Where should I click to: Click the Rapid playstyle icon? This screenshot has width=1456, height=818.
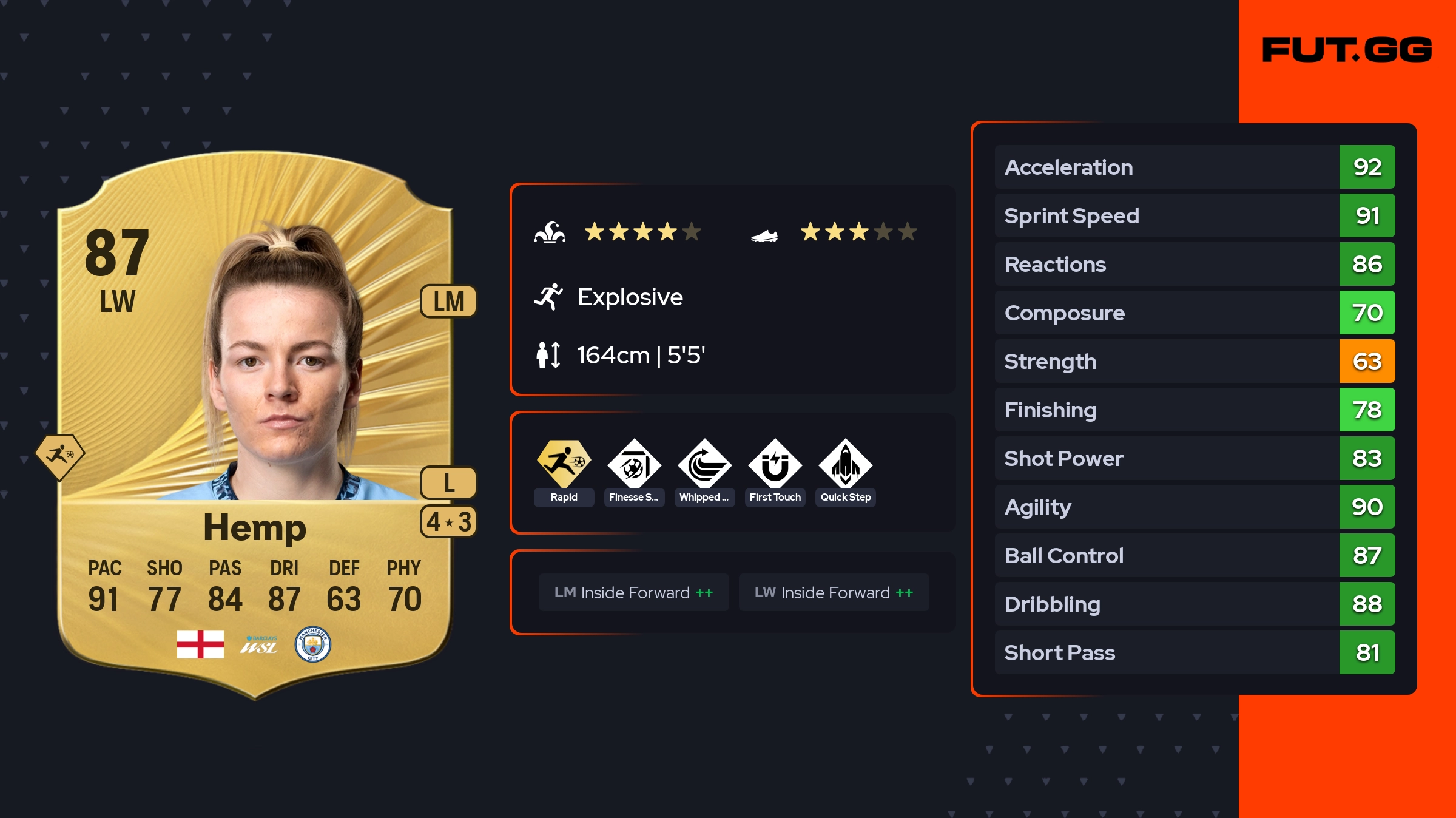pyautogui.click(x=564, y=465)
